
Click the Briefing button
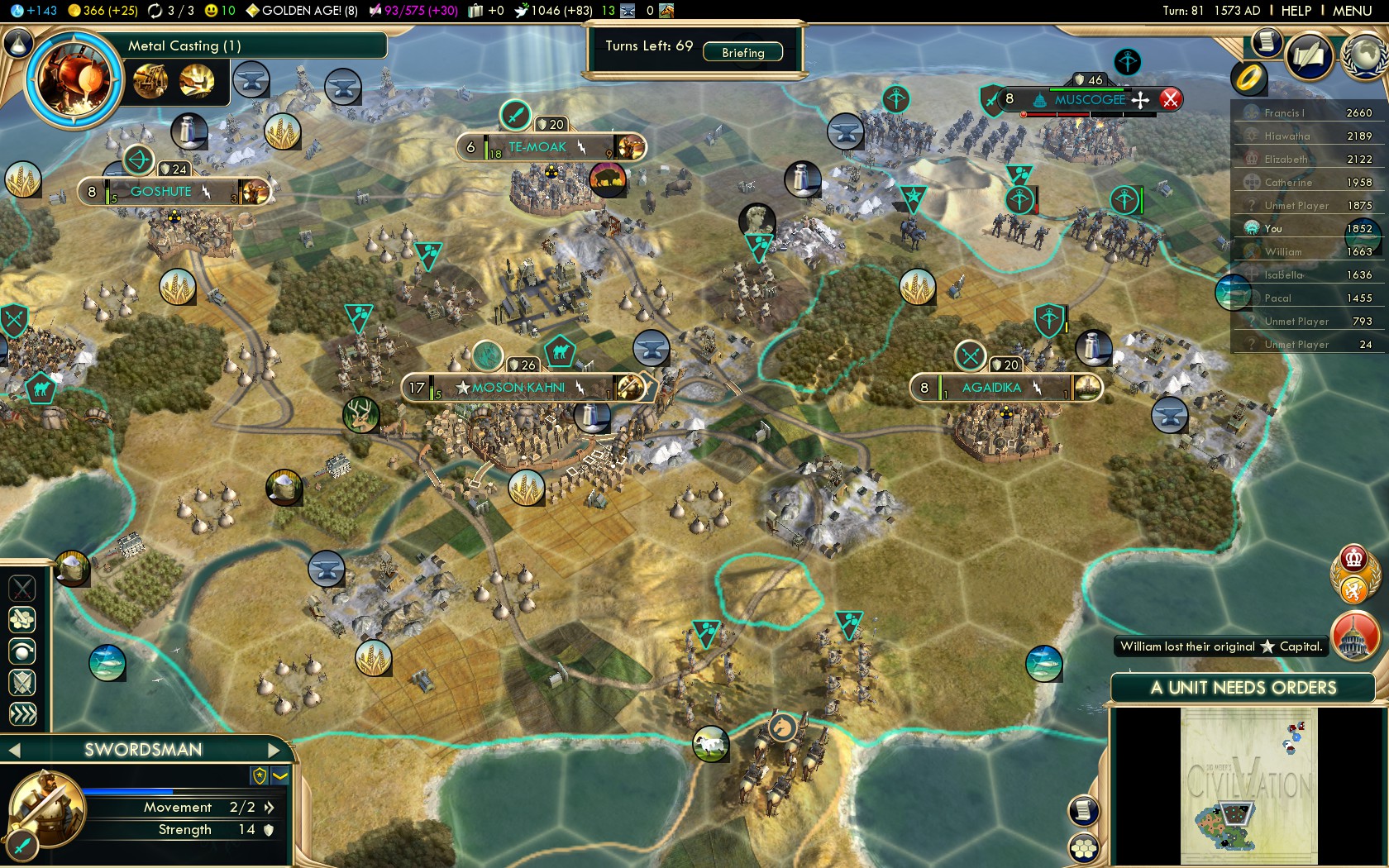pyautogui.click(x=742, y=52)
